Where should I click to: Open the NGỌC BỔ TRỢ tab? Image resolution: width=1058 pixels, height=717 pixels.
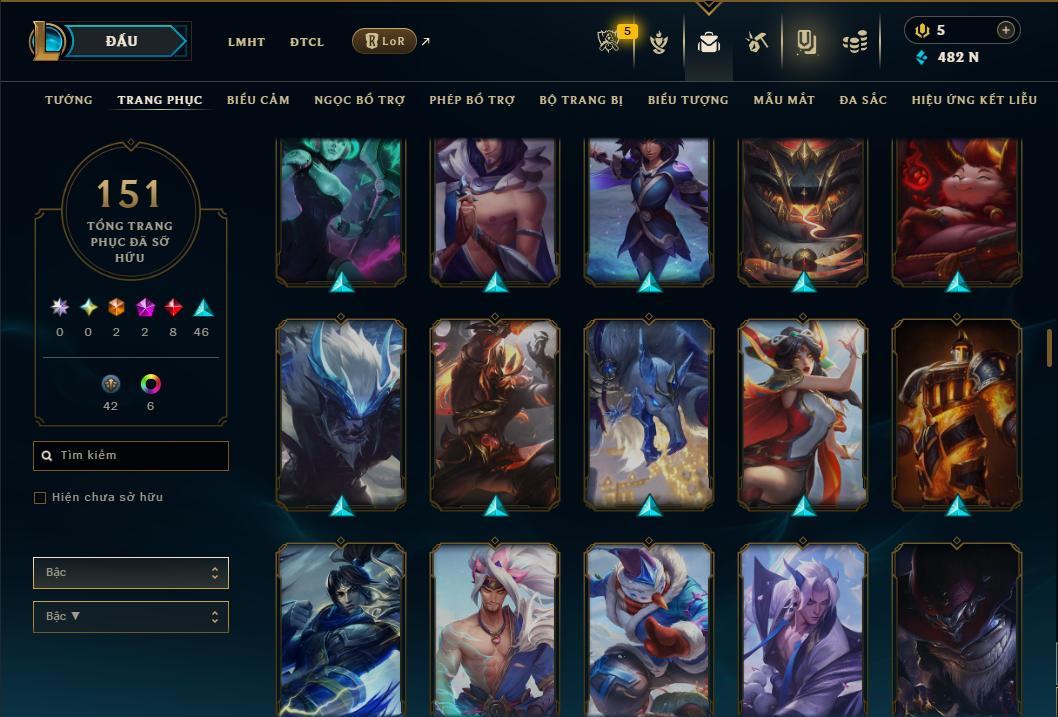pos(359,100)
